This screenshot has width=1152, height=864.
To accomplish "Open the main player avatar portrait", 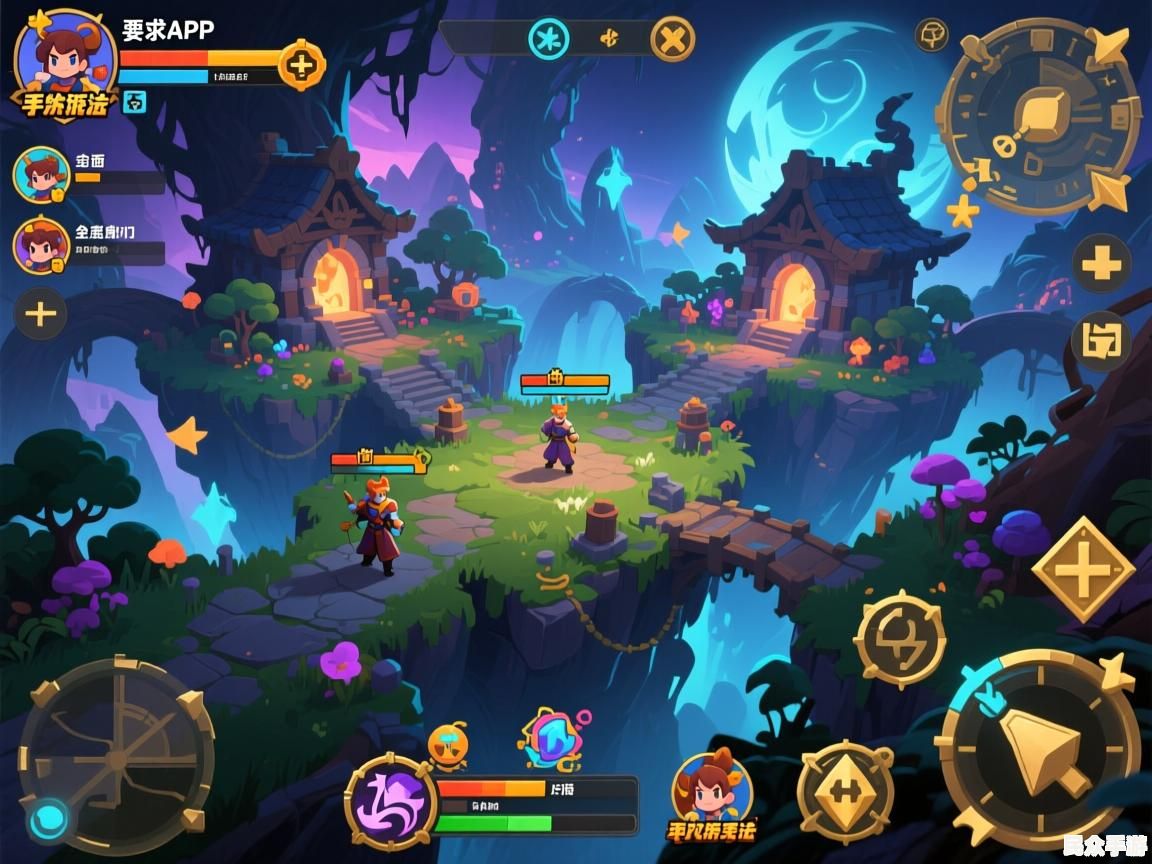I will click(64, 56).
